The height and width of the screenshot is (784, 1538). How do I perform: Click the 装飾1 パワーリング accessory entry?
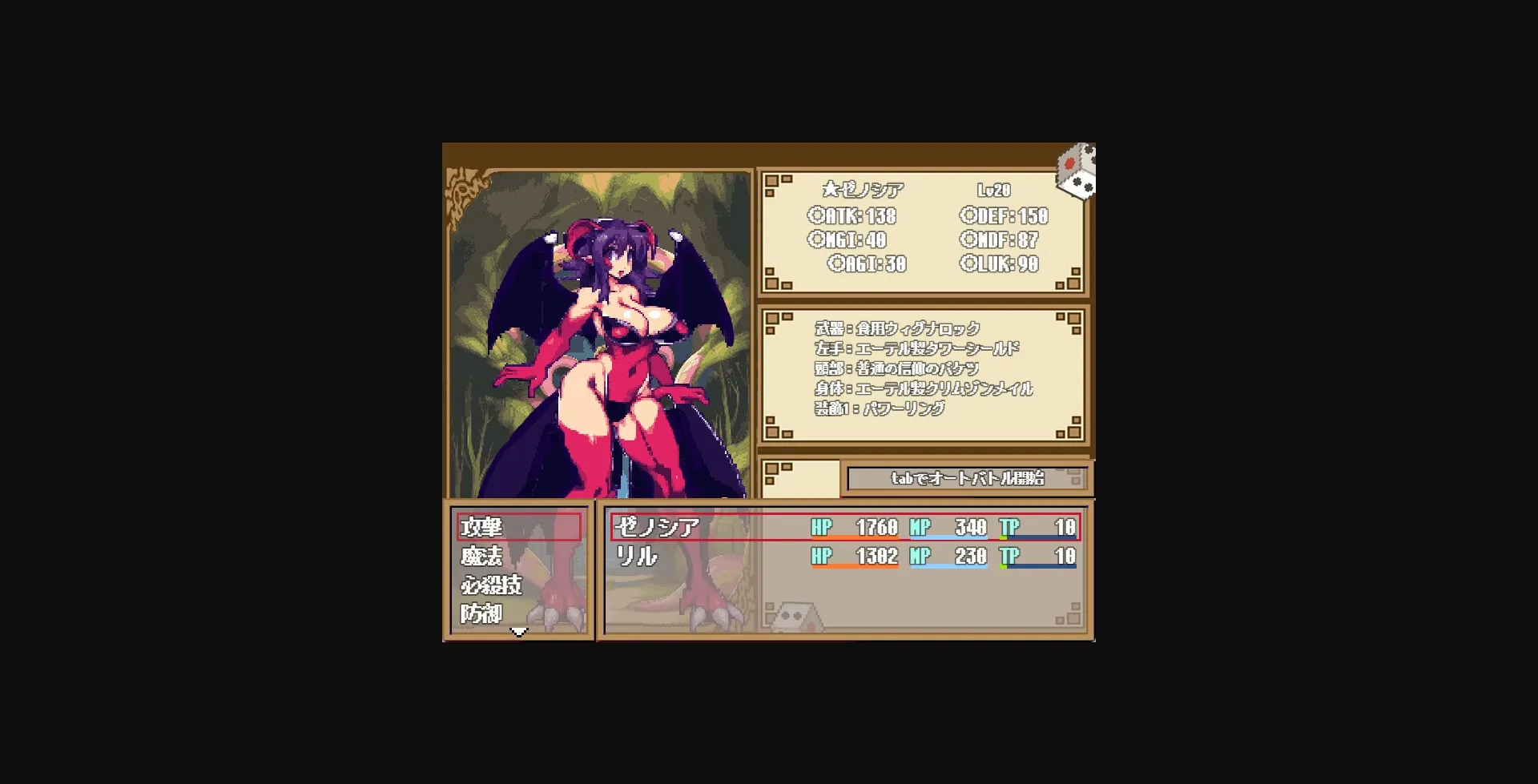pos(880,408)
